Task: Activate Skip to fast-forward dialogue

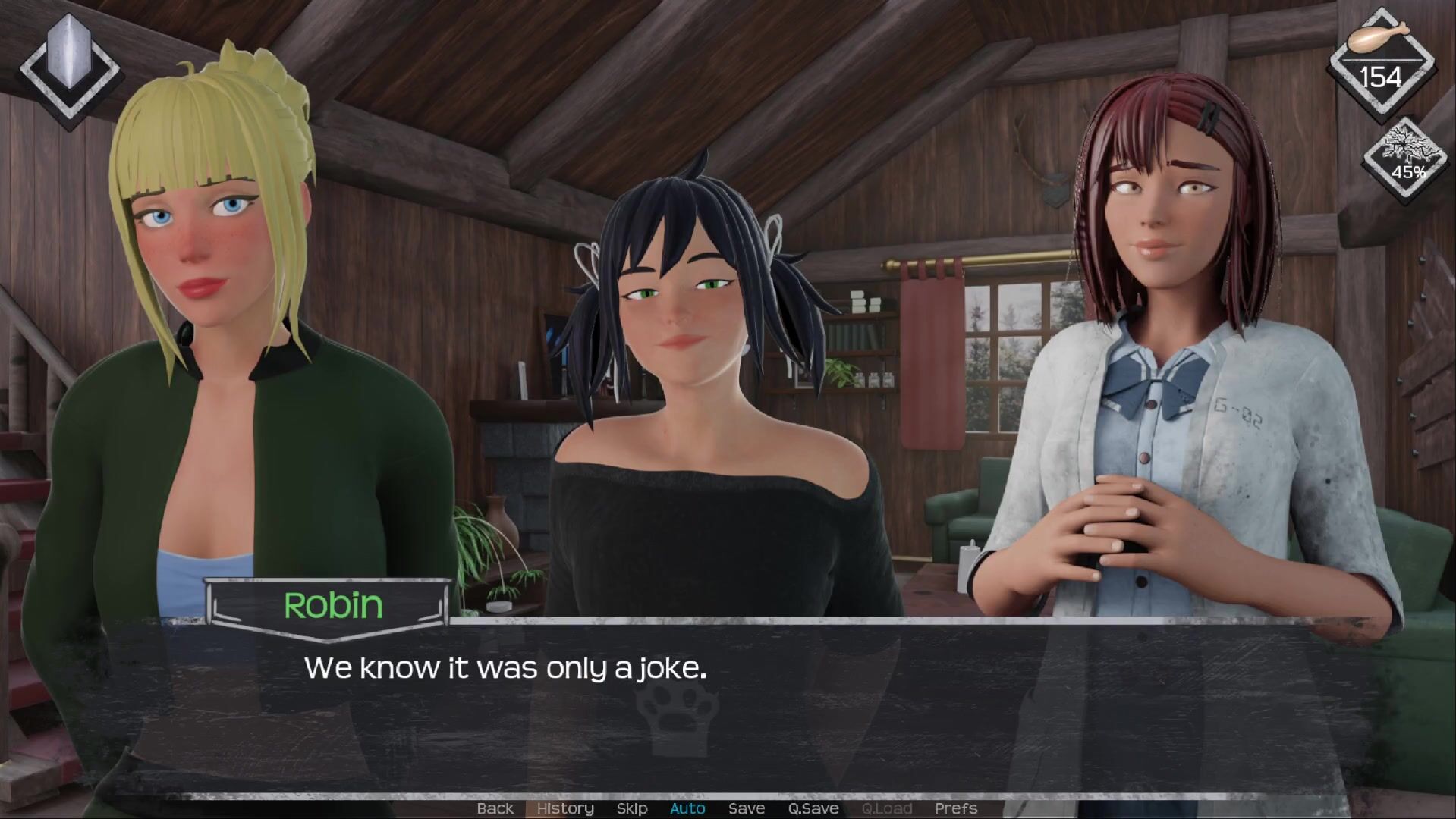Action: click(x=632, y=808)
